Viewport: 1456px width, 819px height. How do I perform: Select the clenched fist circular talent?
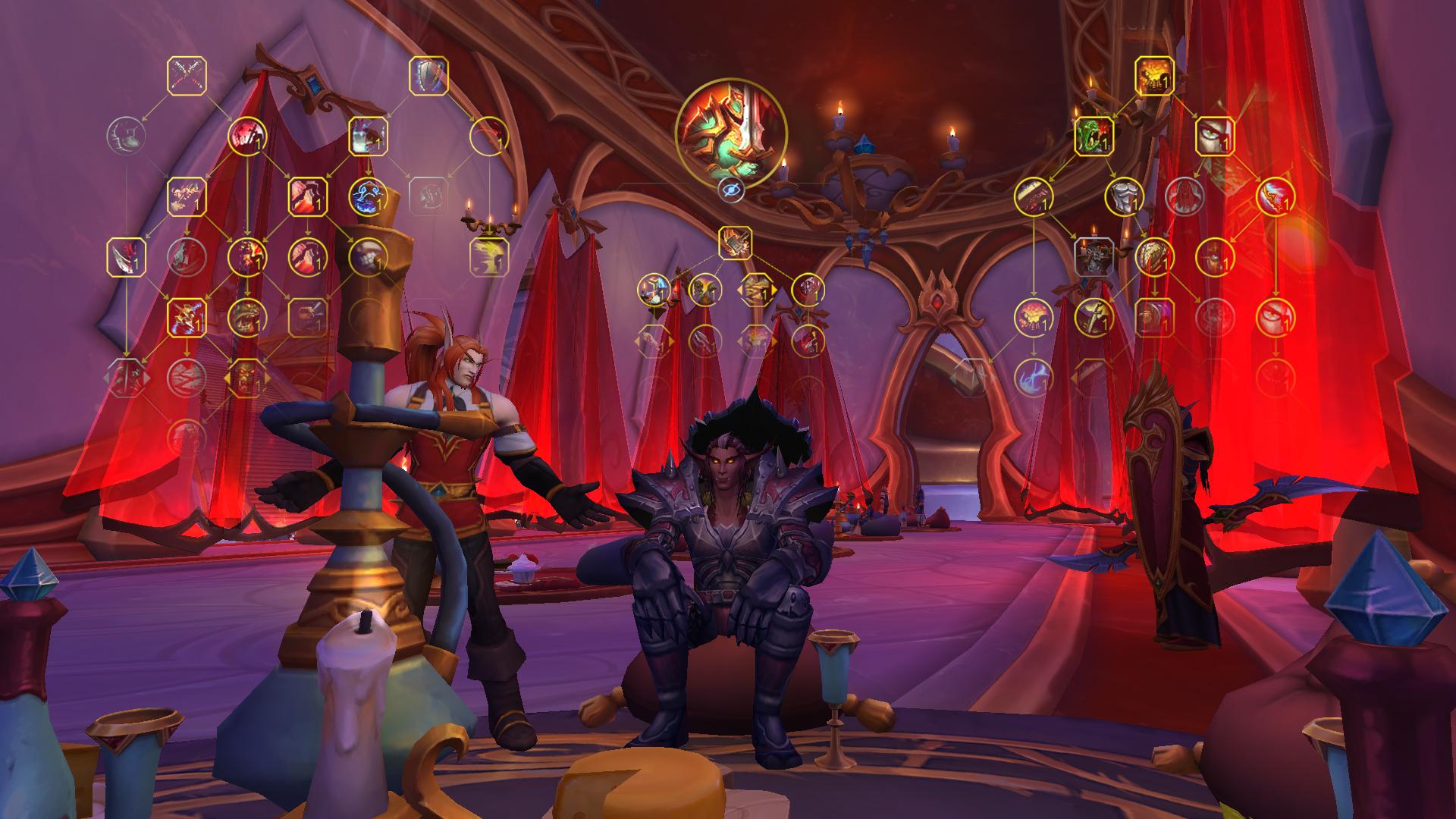pos(368,257)
